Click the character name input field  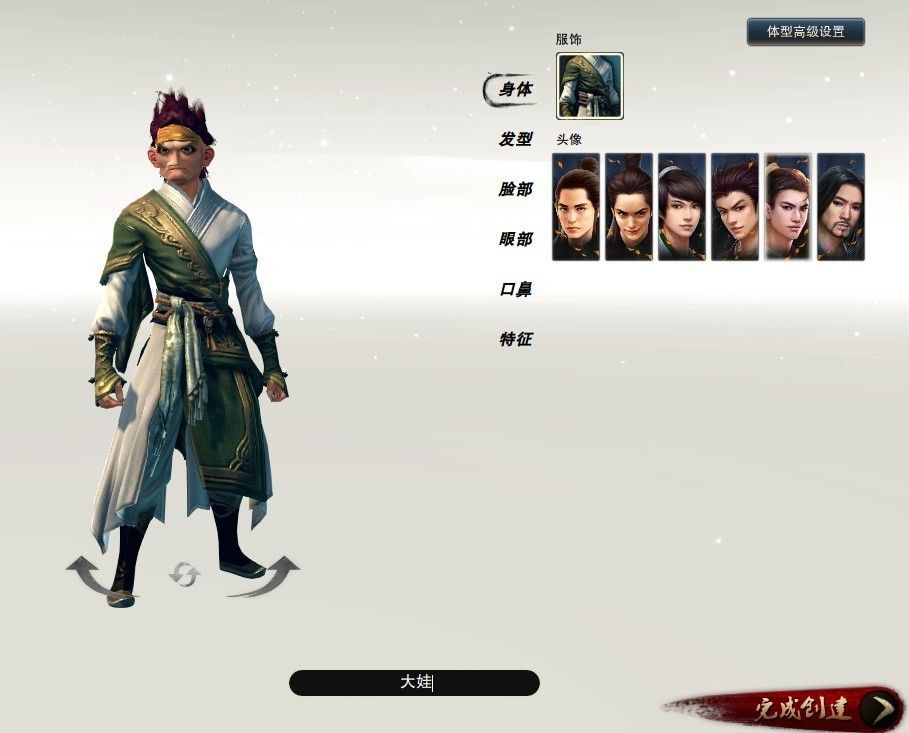tap(414, 683)
